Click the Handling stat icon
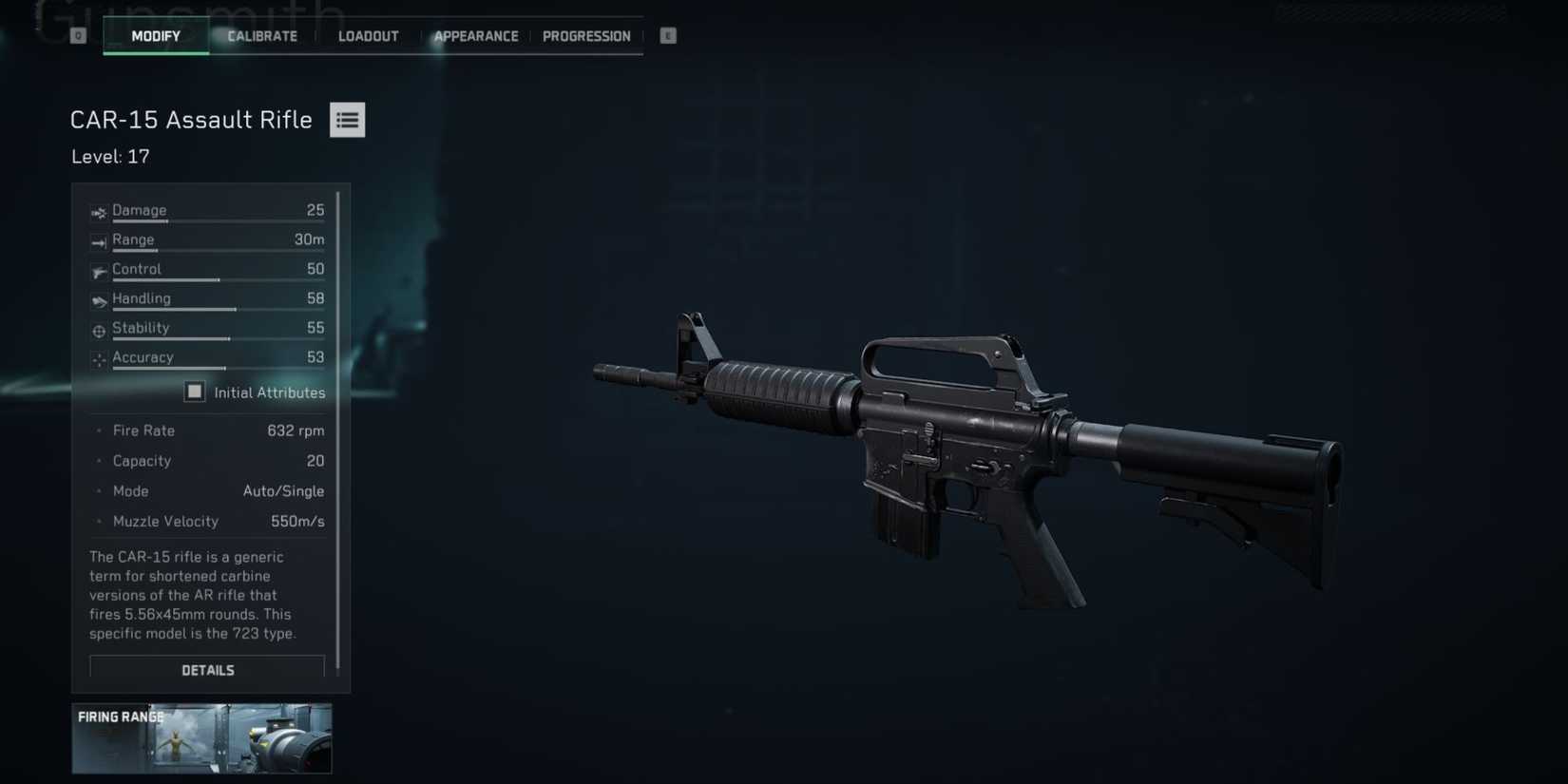This screenshot has width=1568, height=784. [x=98, y=300]
